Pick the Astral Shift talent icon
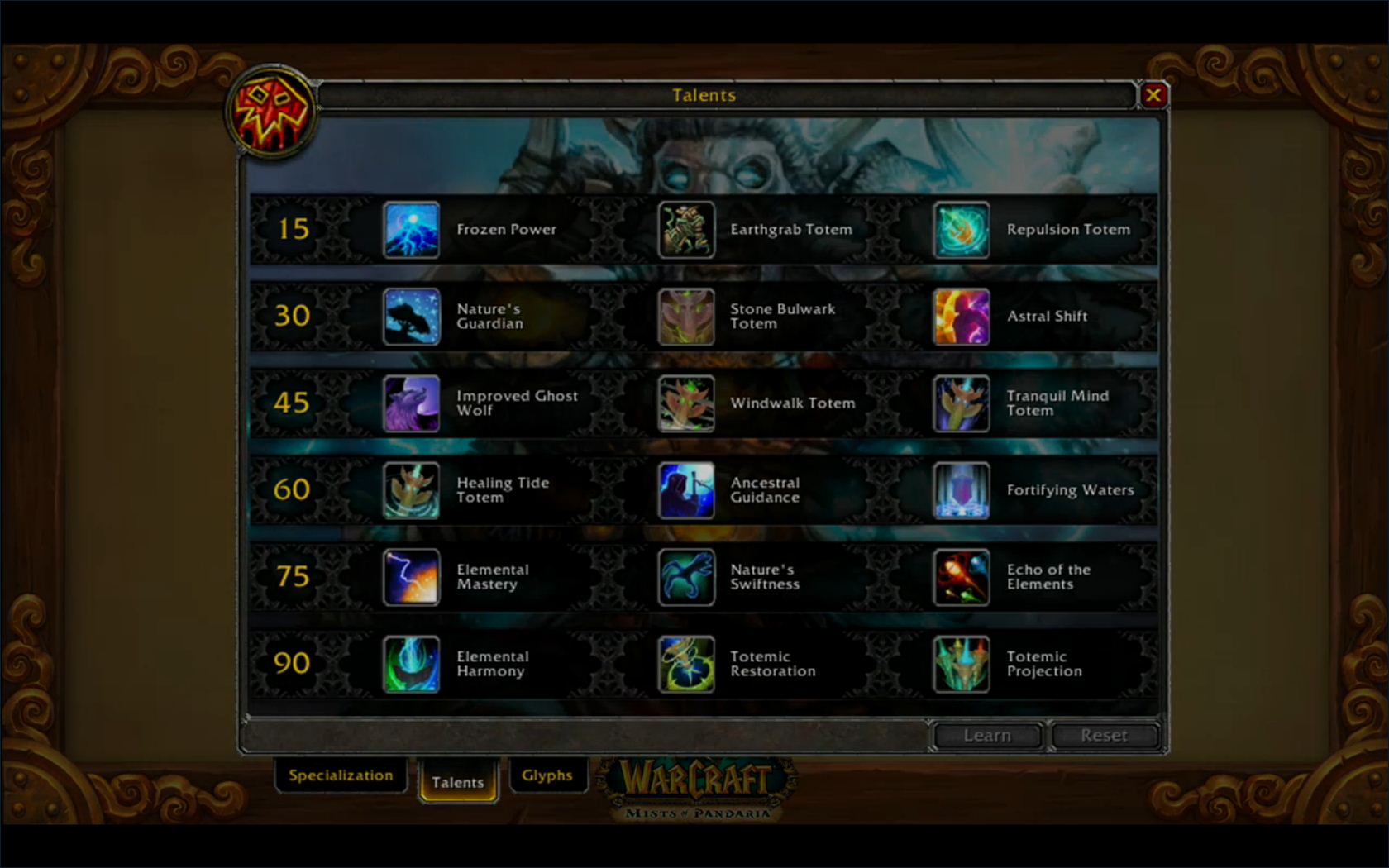Image resolution: width=1389 pixels, height=868 pixels. pos(962,316)
